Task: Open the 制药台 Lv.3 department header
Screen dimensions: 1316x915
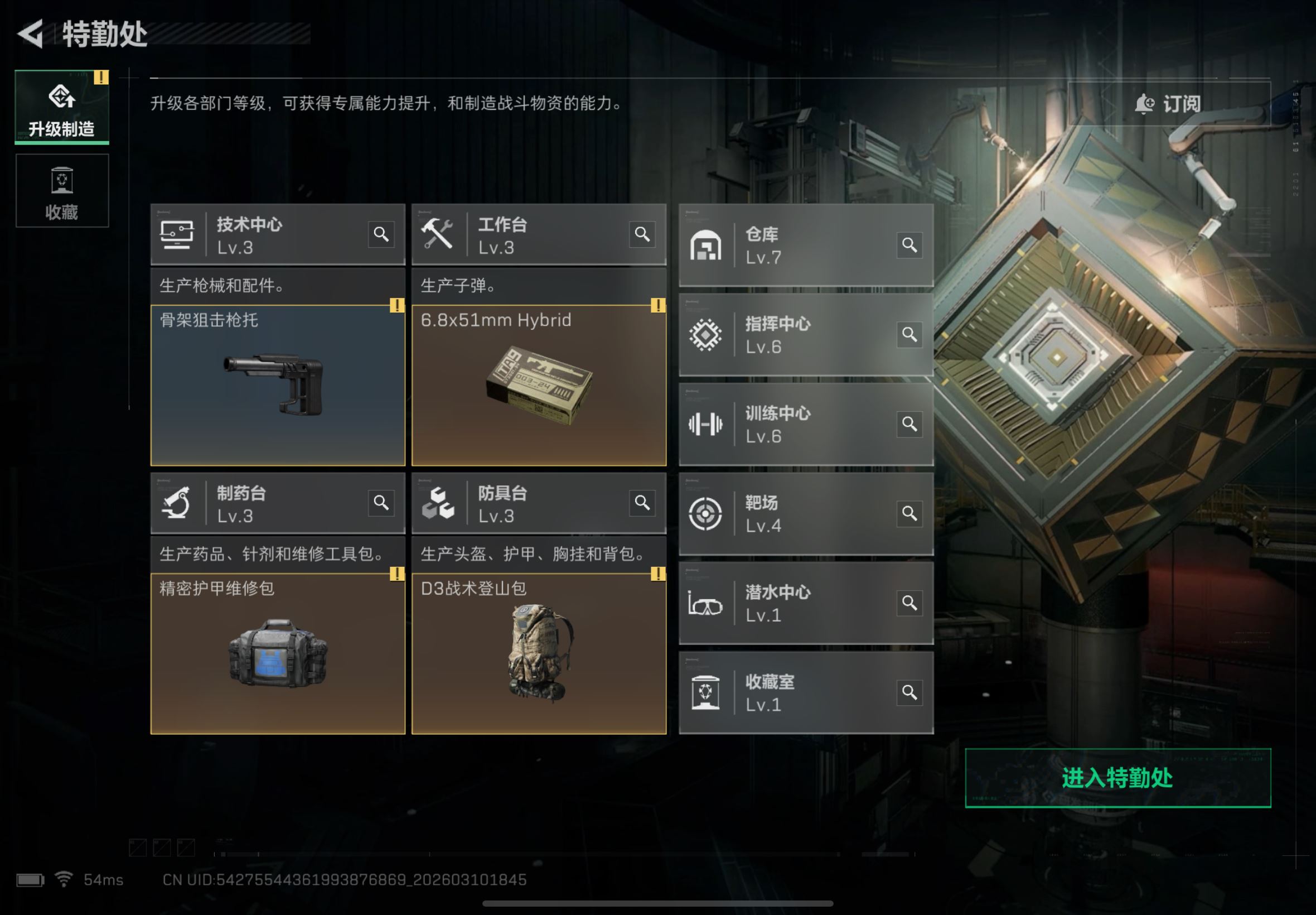Action: tap(258, 504)
